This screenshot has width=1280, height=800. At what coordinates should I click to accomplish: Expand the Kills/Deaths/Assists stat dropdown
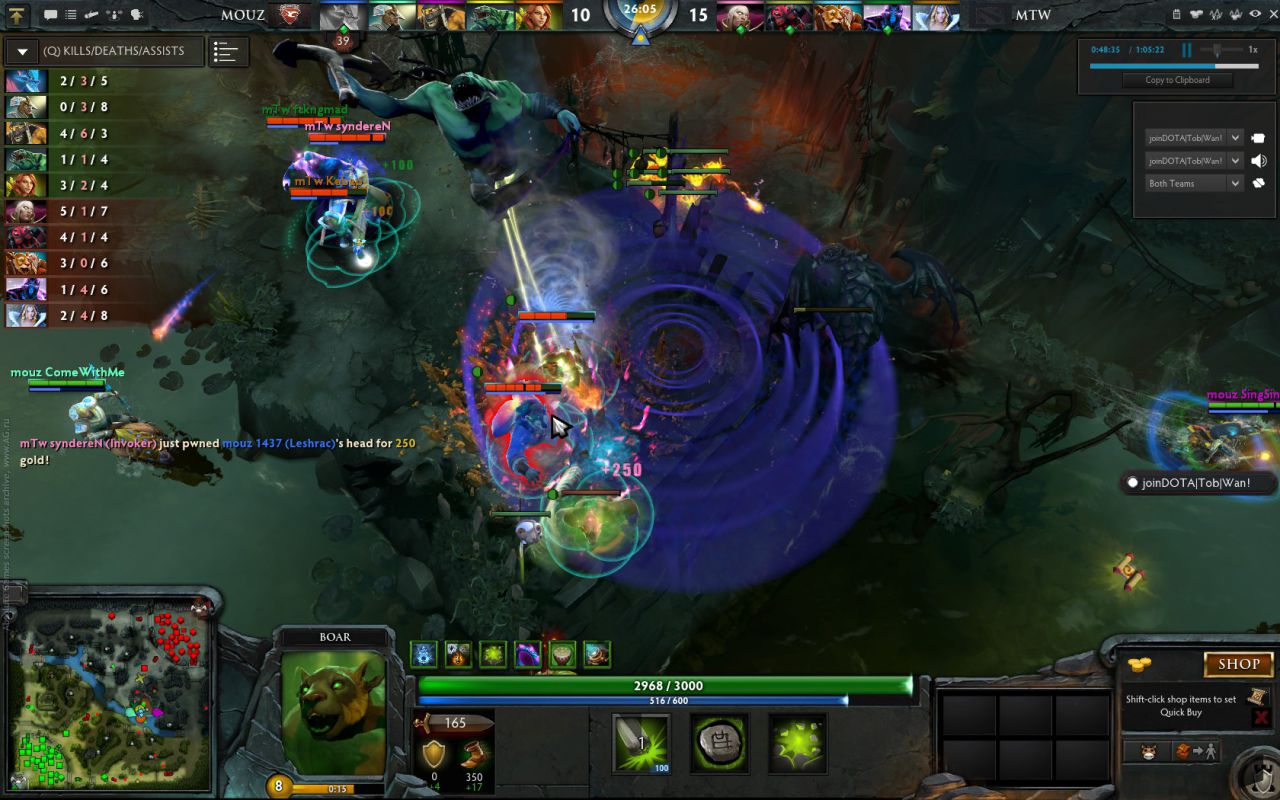coord(23,52)
